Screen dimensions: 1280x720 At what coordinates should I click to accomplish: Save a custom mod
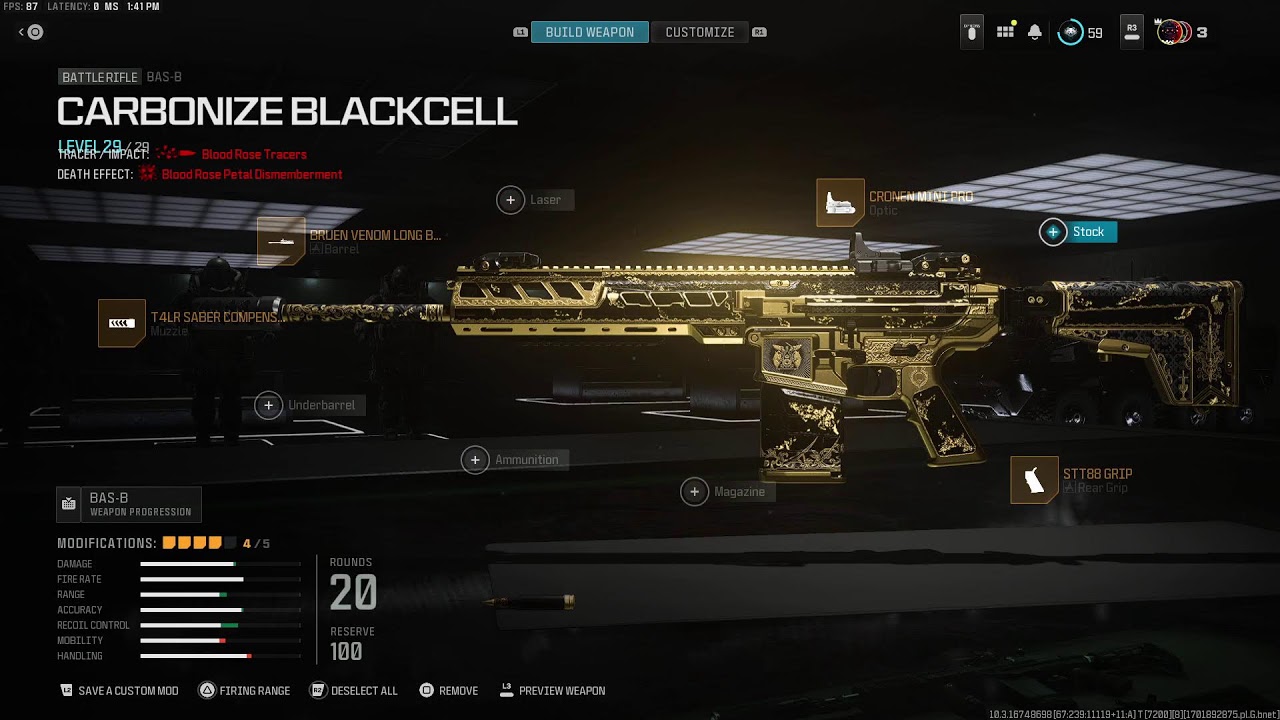(120, 691)
